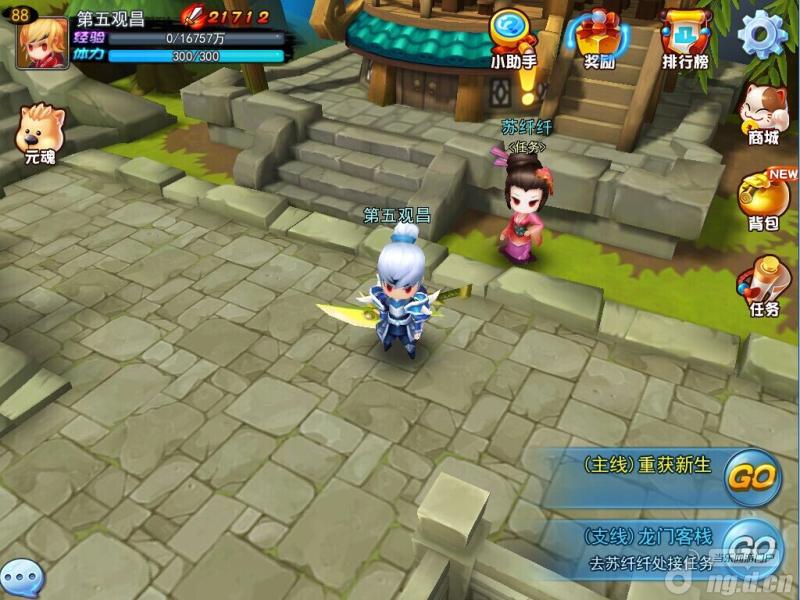Viewport: 800px width, 600px height.
Task: Open the 任务 quest scroll
Action: pos(763,285)
